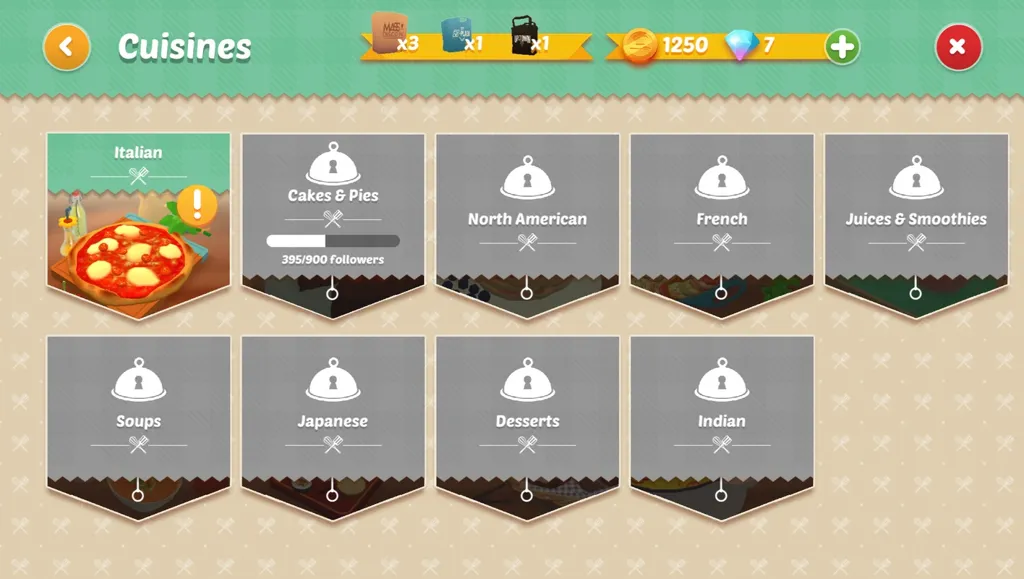Open the locked Cakes & Pies cuisine
The image size is (1024, 579).
[333, 220]
